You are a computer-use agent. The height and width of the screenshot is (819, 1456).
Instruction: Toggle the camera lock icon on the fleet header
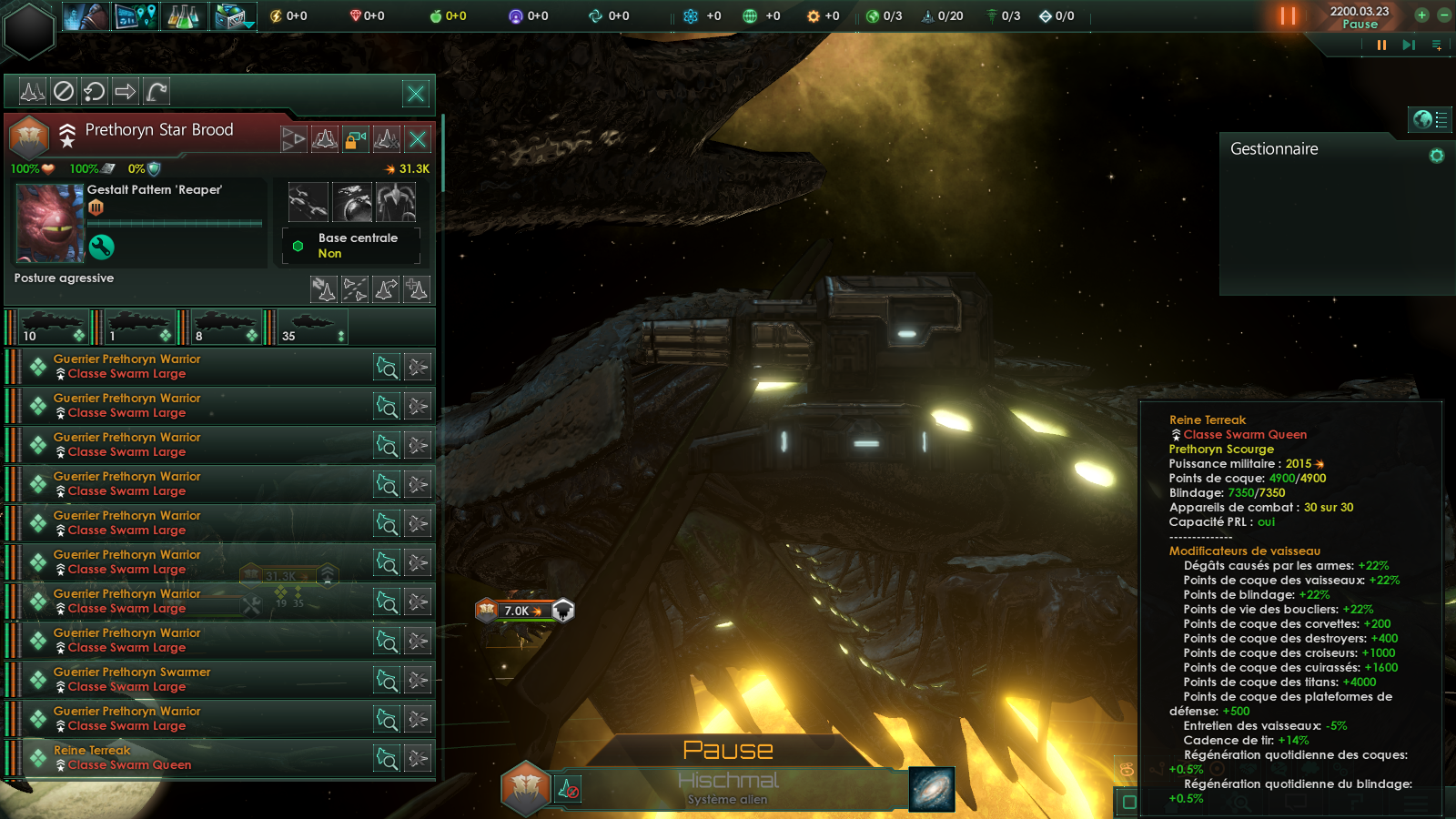coord(355,138)
